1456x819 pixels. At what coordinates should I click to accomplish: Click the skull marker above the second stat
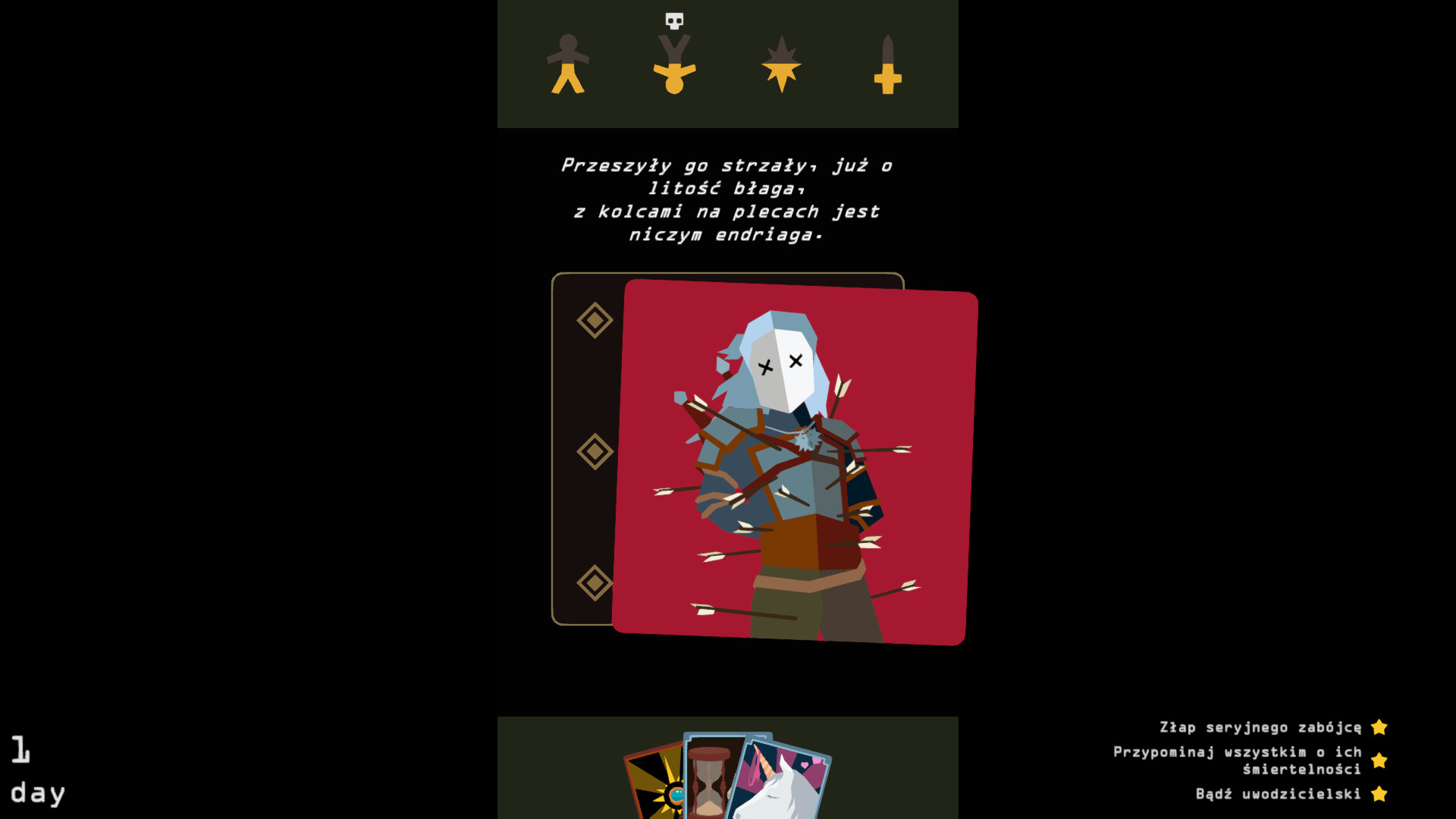click(673, 20)
